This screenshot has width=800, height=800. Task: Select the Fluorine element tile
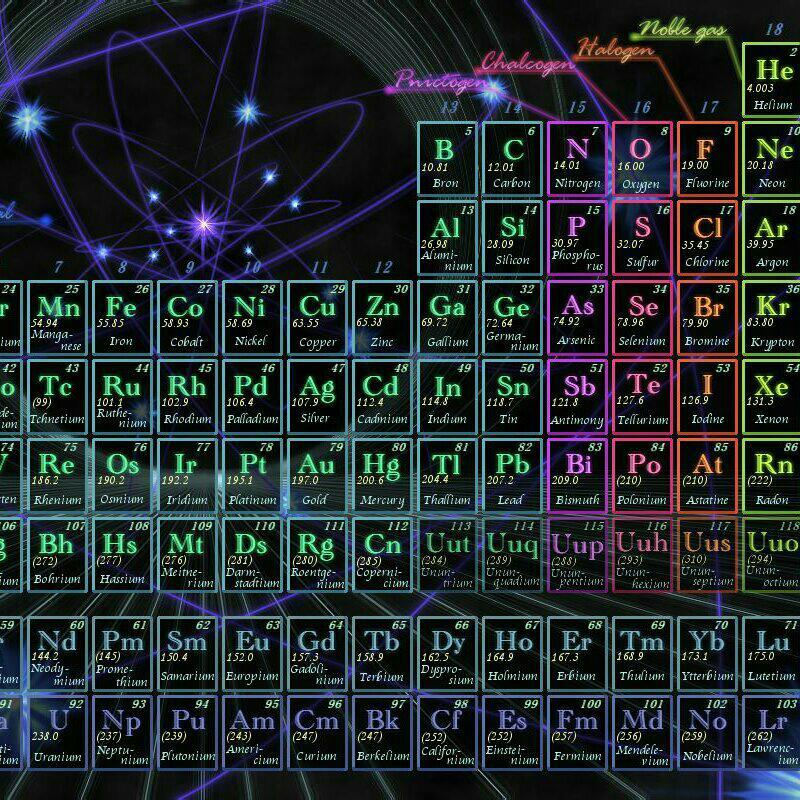tap(707, 158)
